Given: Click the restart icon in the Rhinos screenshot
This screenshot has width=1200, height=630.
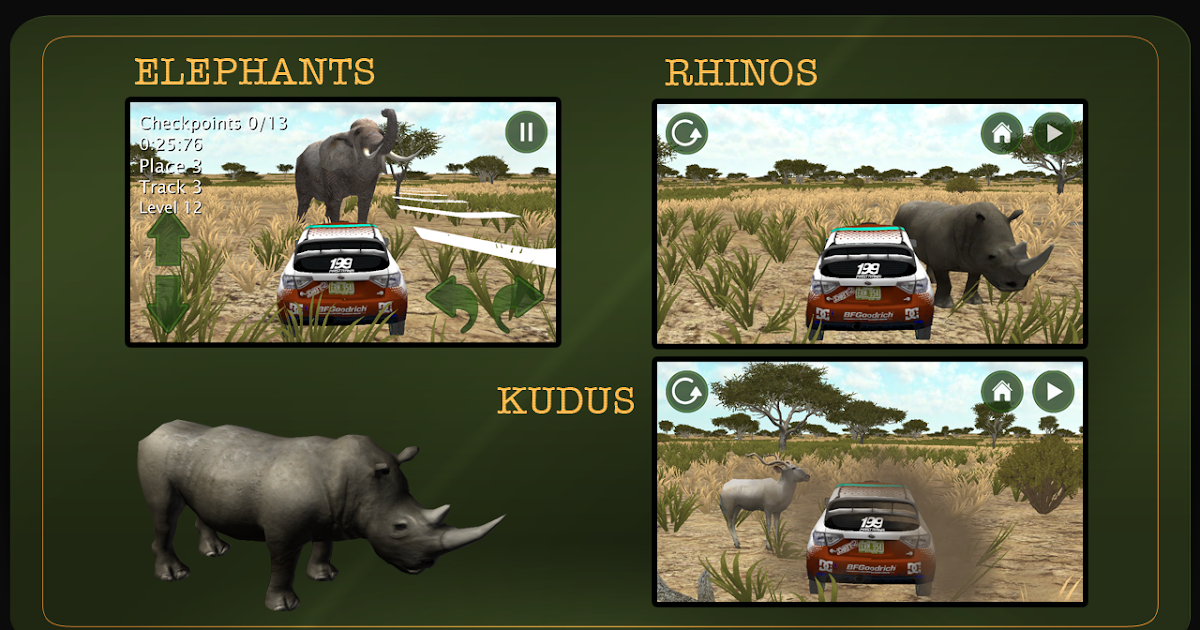Looking at the screenshot, I should [x=687, y=133].
